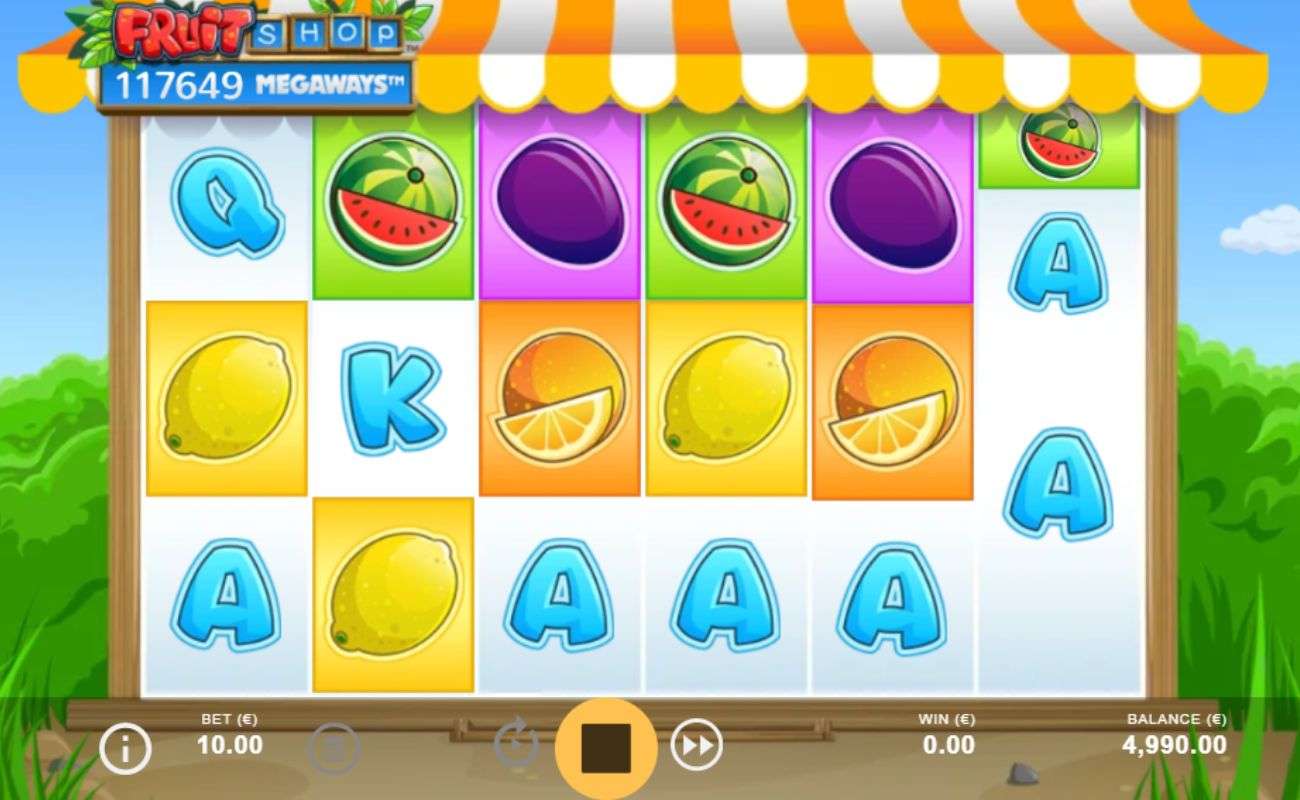The width and height of the screenshot is (1300, 800).
Task: Open the dimmed bet settings coin icon
Action: (332, 747)
